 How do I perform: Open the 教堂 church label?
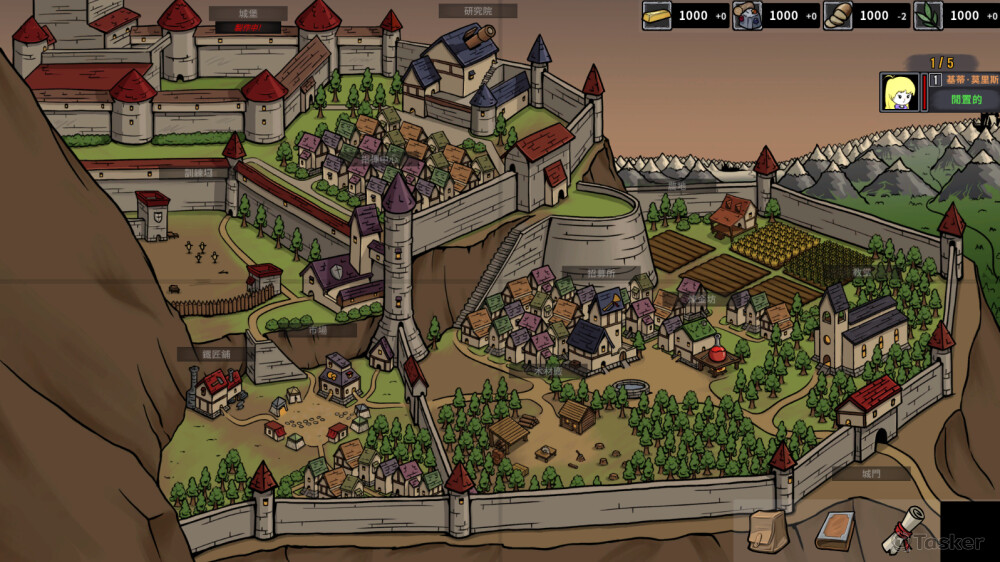coord(862,272)
